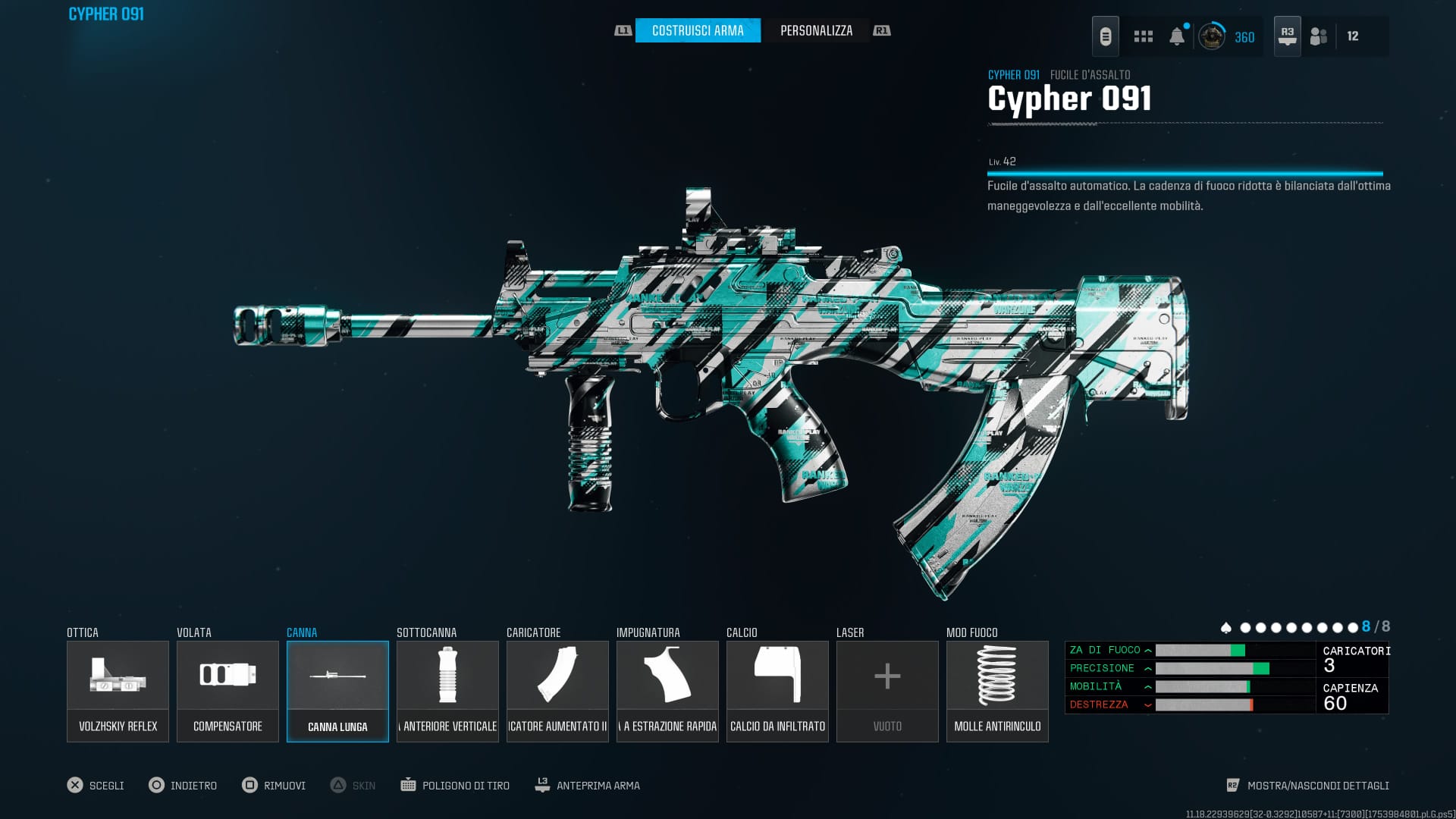Screen dimensions: 1456x819
Task: Switch to the Costruisci Arma tab
Action: coord(698,30)
